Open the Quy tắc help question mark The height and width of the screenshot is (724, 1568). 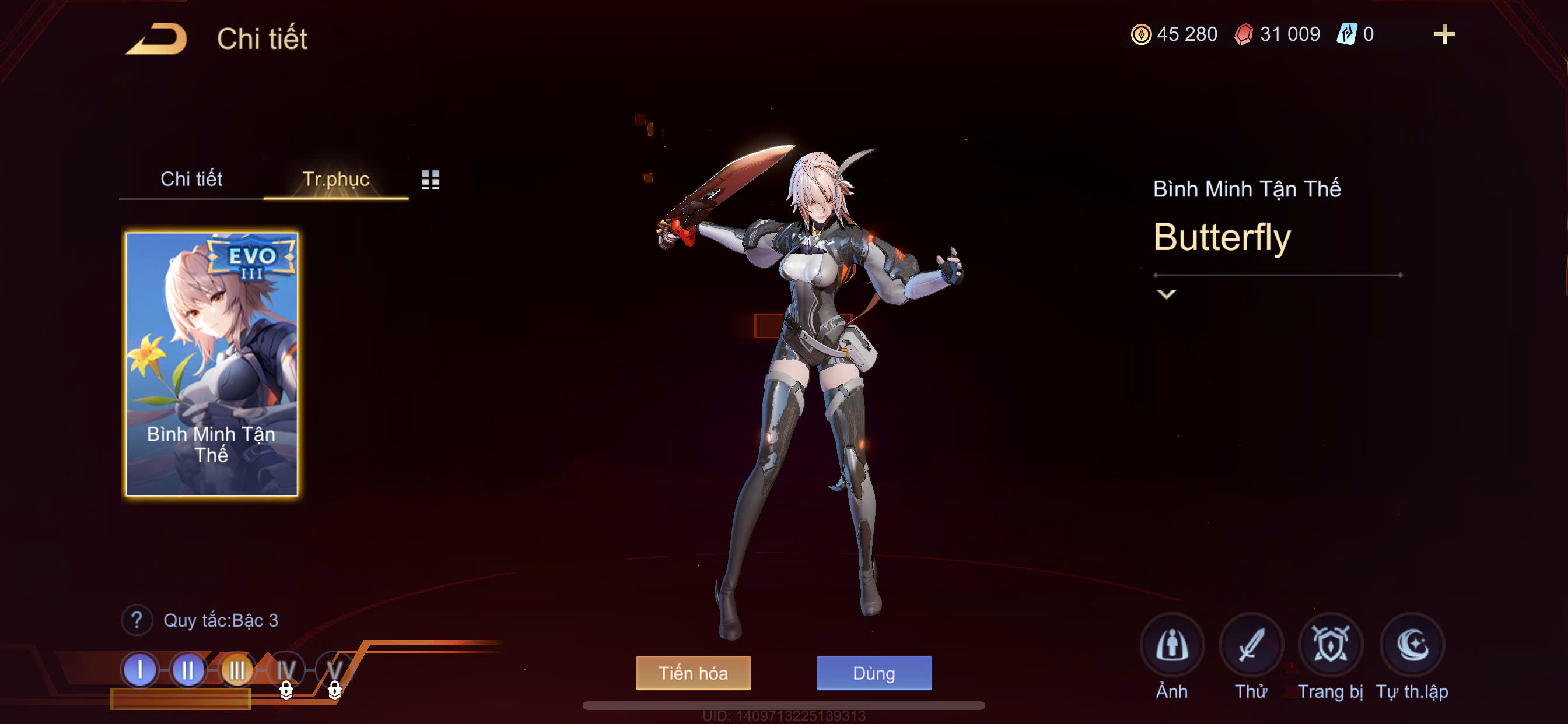[137, 620]
